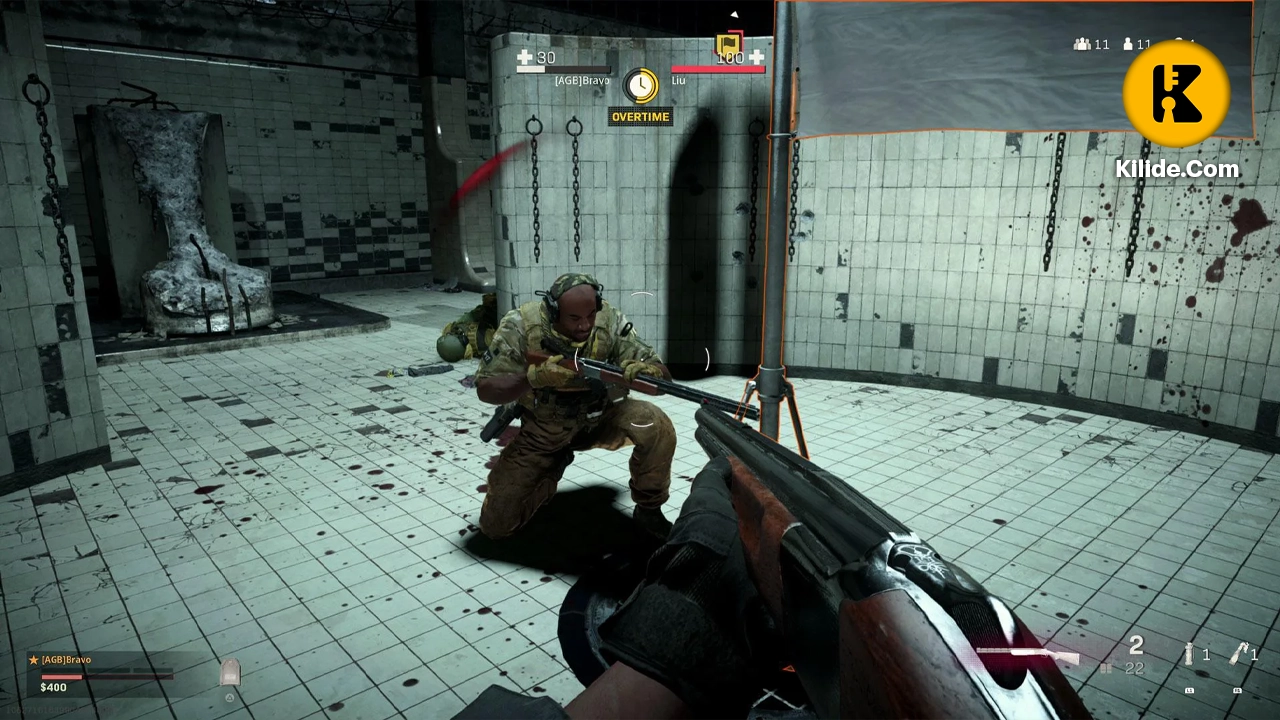Viewport: 1280px width, 720px height.
Task: Select the Liu team name label
Action: click(x=679, y=80)
